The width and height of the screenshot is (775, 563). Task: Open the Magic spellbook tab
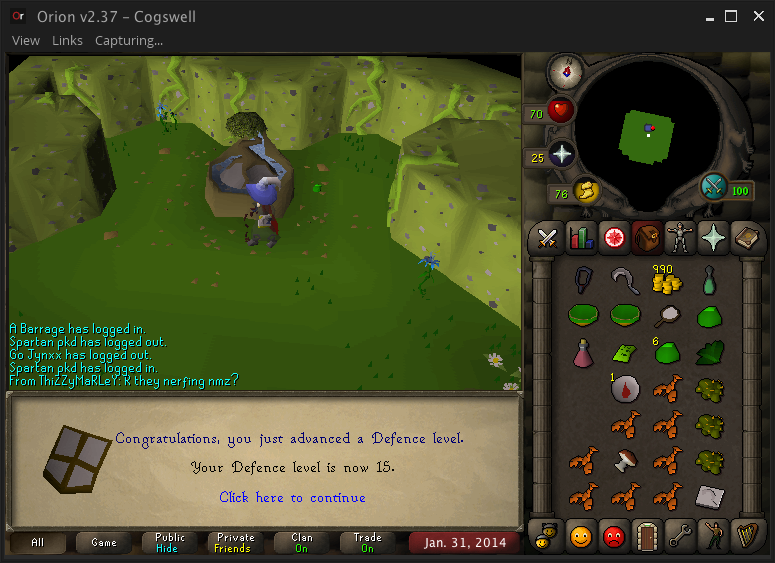(745, 237)
